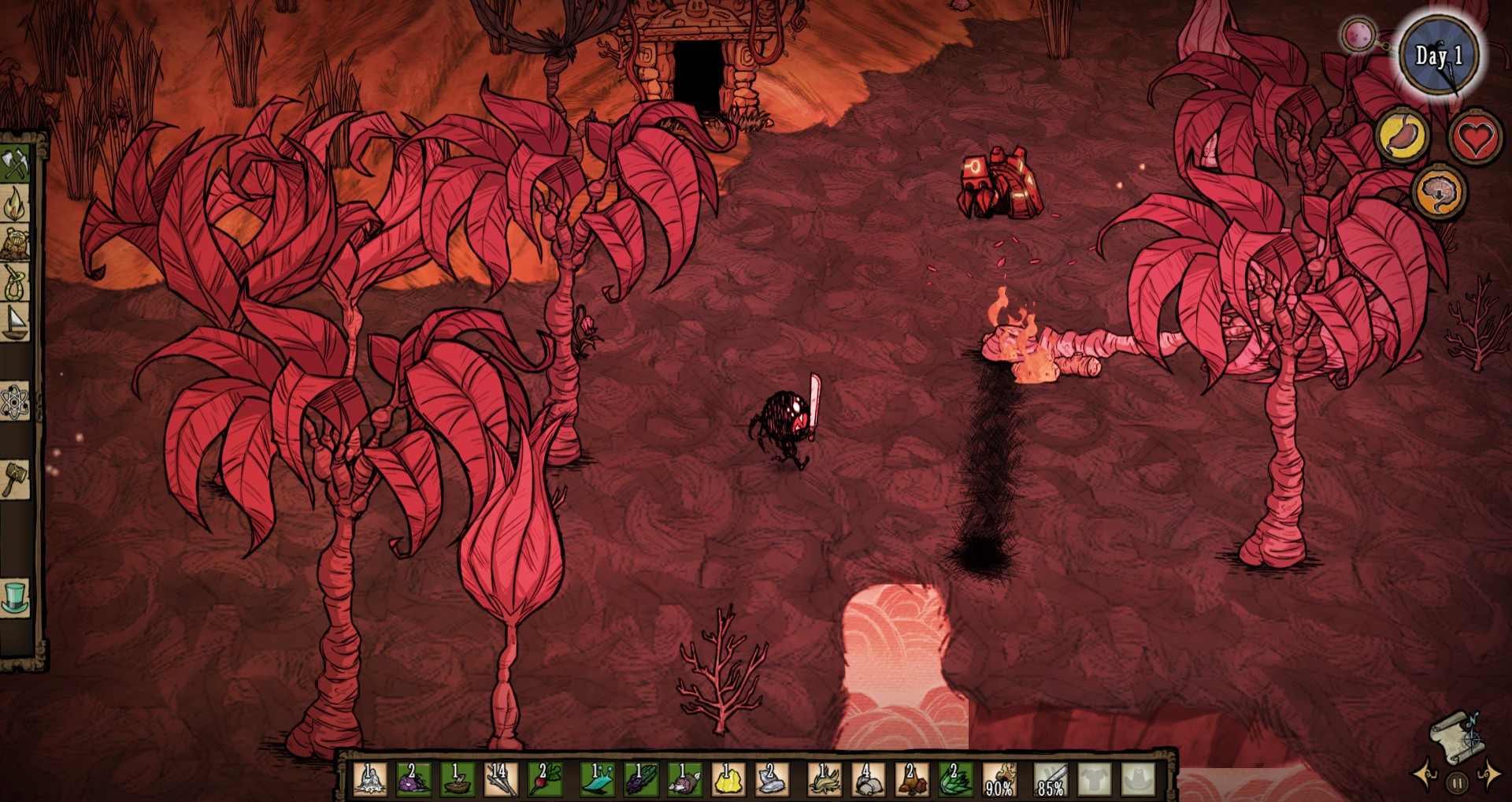Select the purple flower petals slot

pyautogui.click(x=413, y=778)
